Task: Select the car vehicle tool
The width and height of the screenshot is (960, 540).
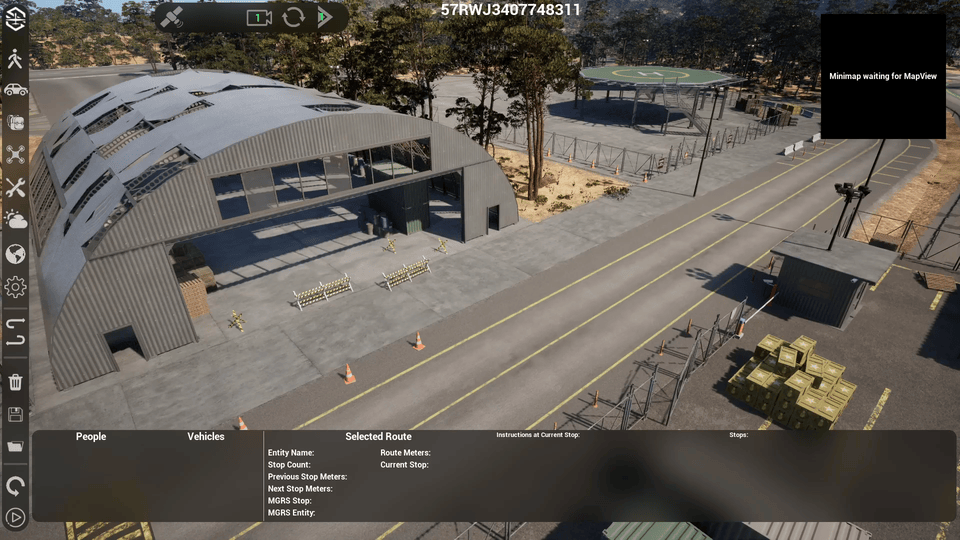Action: 15,90
